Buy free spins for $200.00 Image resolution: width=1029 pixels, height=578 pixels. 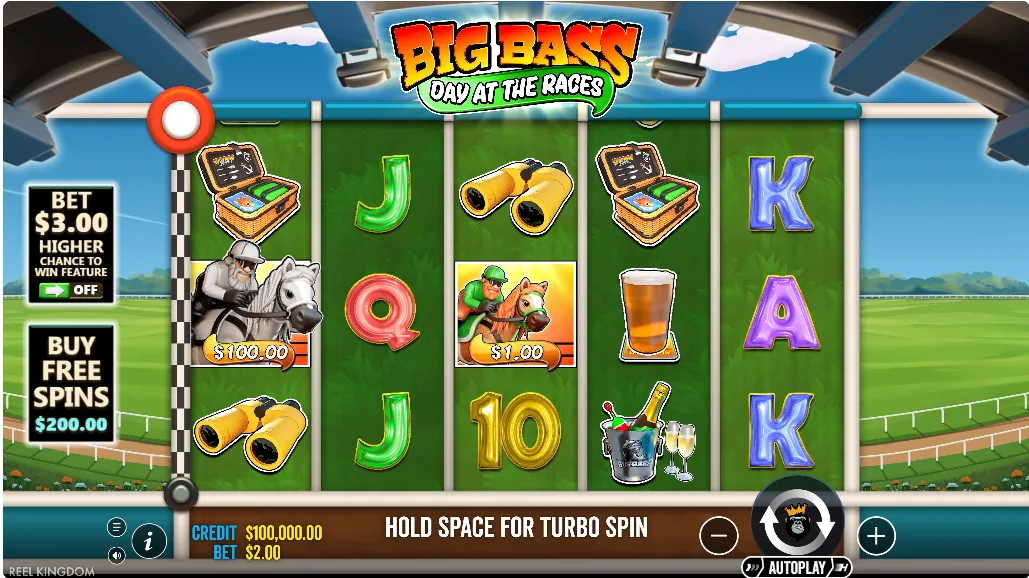tap(70, 384)
